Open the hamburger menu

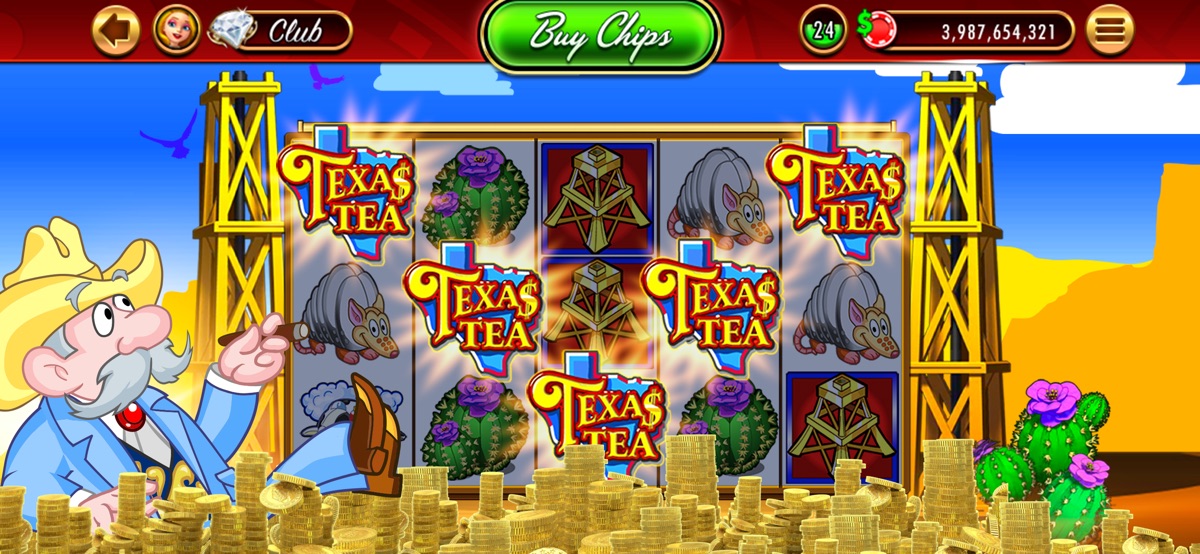[1109, 31]
